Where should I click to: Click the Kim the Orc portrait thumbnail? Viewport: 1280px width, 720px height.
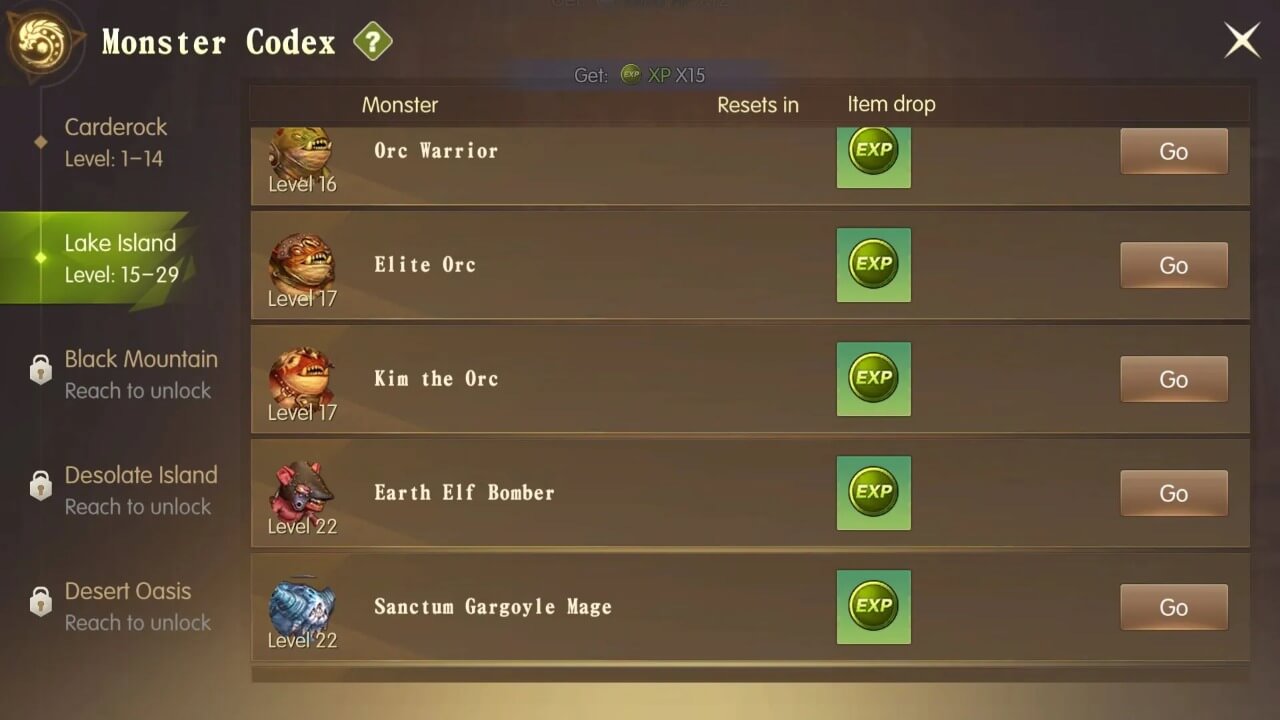pos(300,375)
